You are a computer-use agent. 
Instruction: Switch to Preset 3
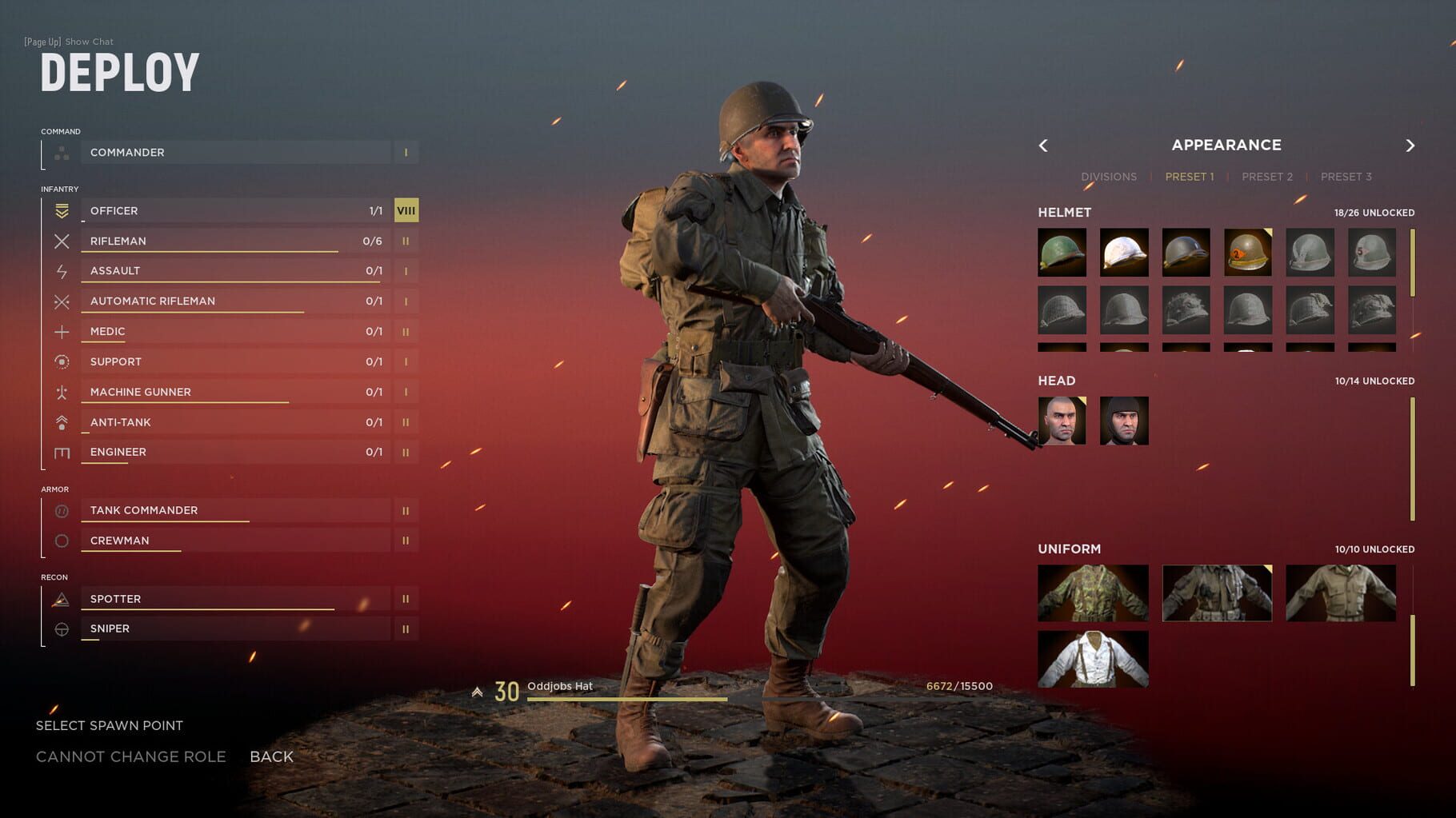[1346, 176]
